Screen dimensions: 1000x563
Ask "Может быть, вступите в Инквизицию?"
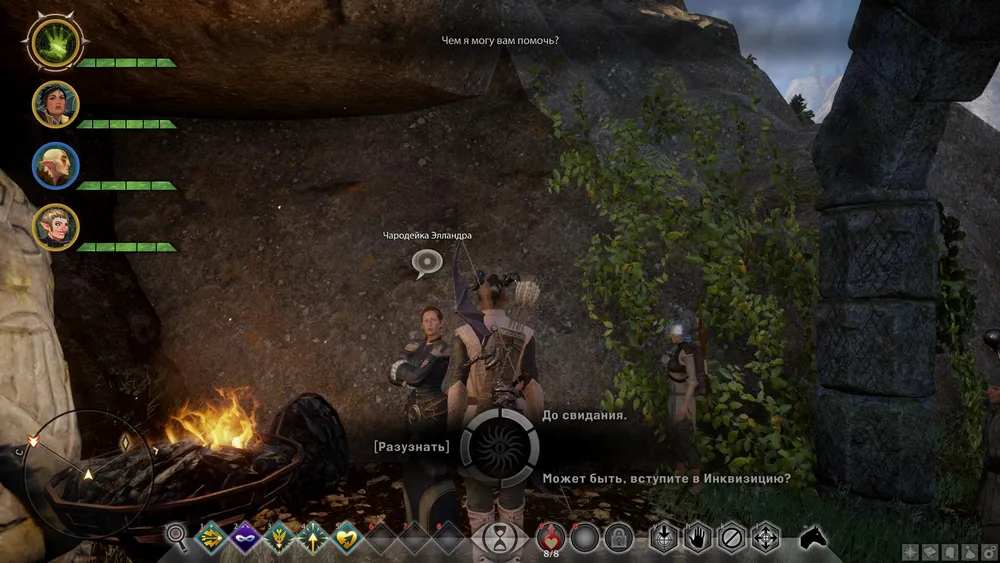coord(667,479)
